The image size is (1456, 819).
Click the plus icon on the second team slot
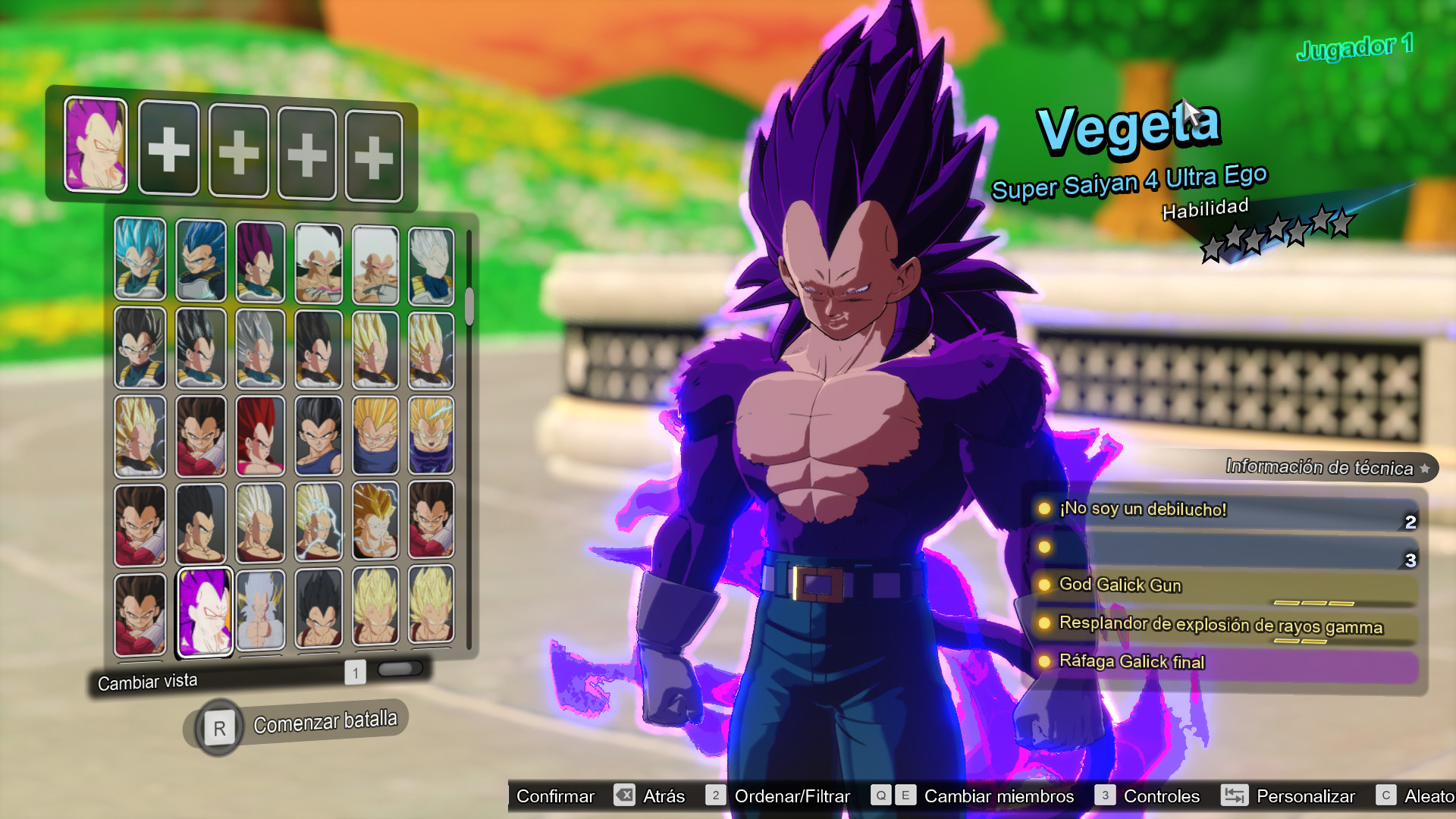coord(168,149)
